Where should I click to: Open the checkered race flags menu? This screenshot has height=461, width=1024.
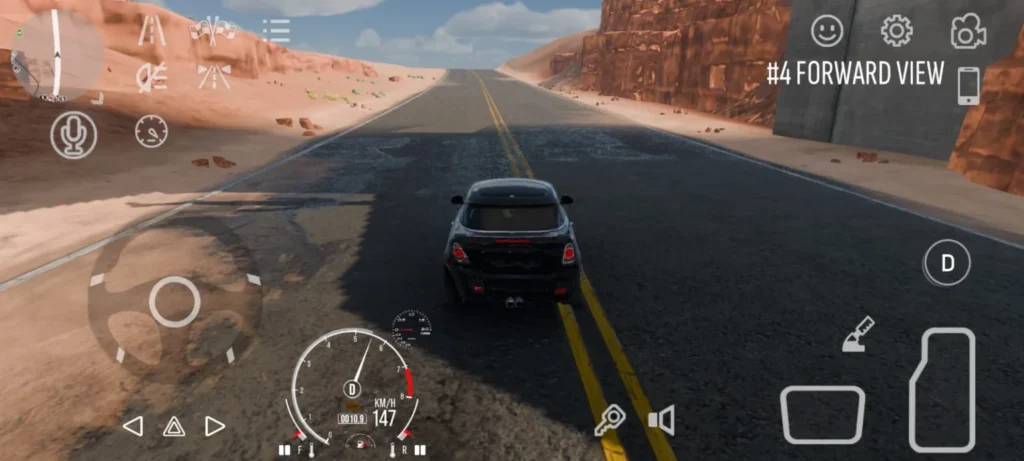[213, 31]
